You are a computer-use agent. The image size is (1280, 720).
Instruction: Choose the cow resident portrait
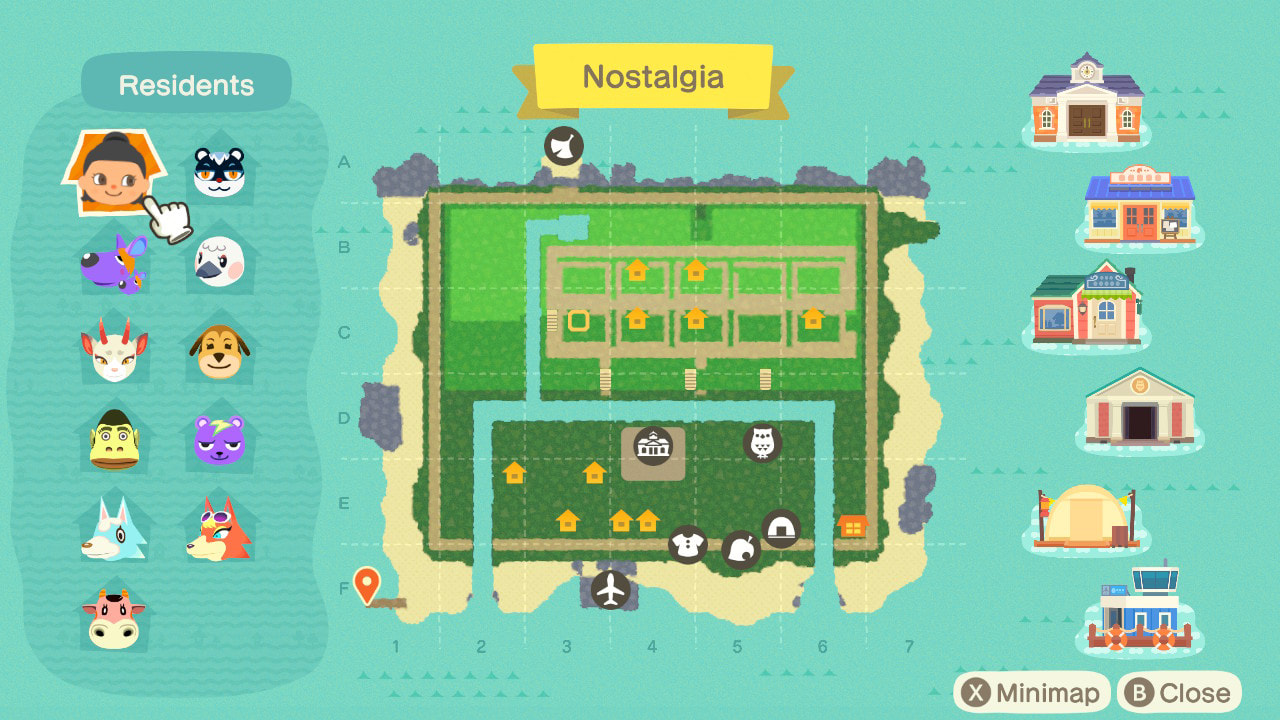coord(113,618)
